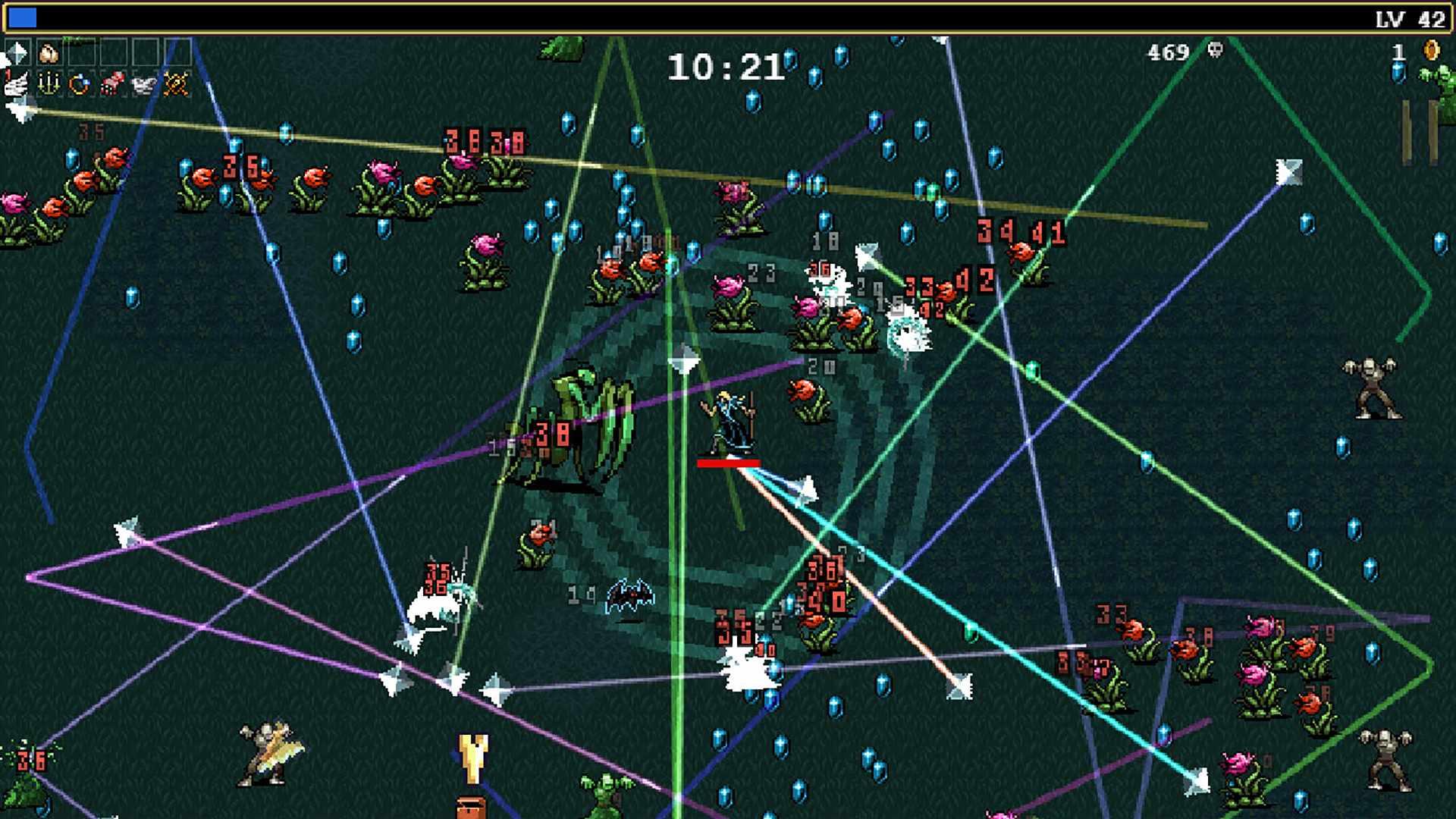Click the skull kill-counter icon
This screenshot has width=1456, height=819.
point(1215,51)
